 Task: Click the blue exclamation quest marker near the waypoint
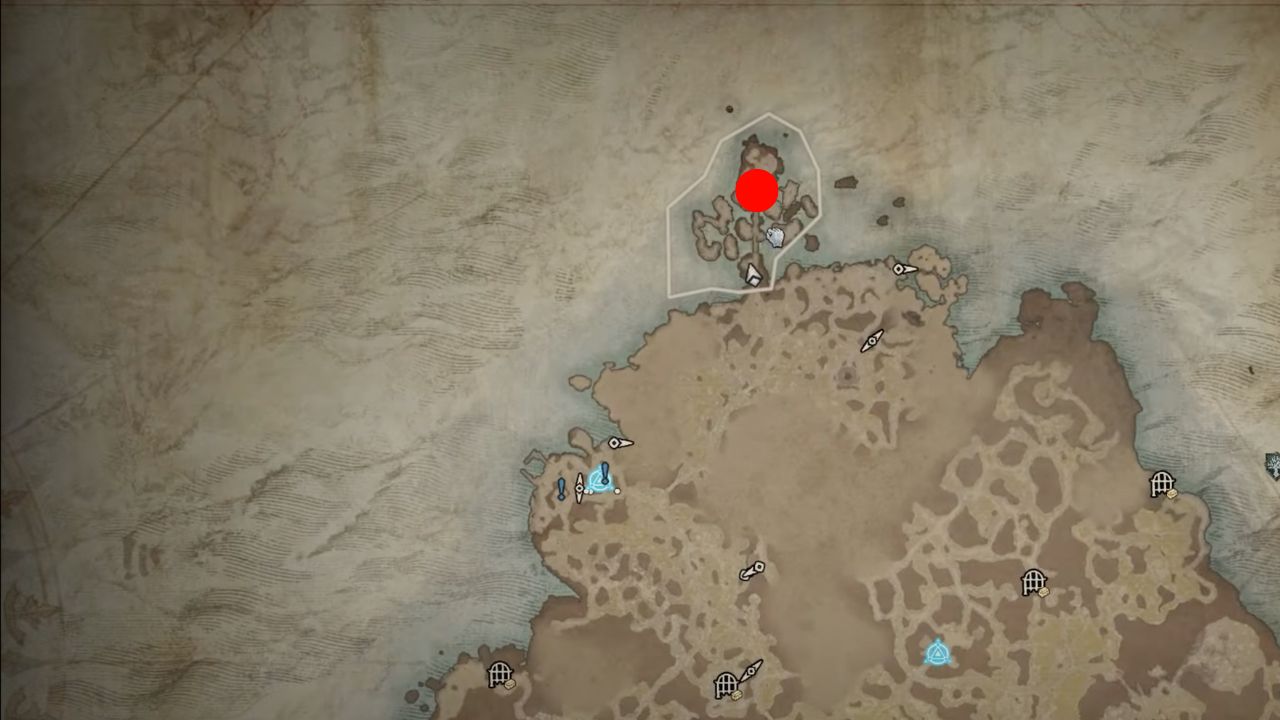[604, 471]
